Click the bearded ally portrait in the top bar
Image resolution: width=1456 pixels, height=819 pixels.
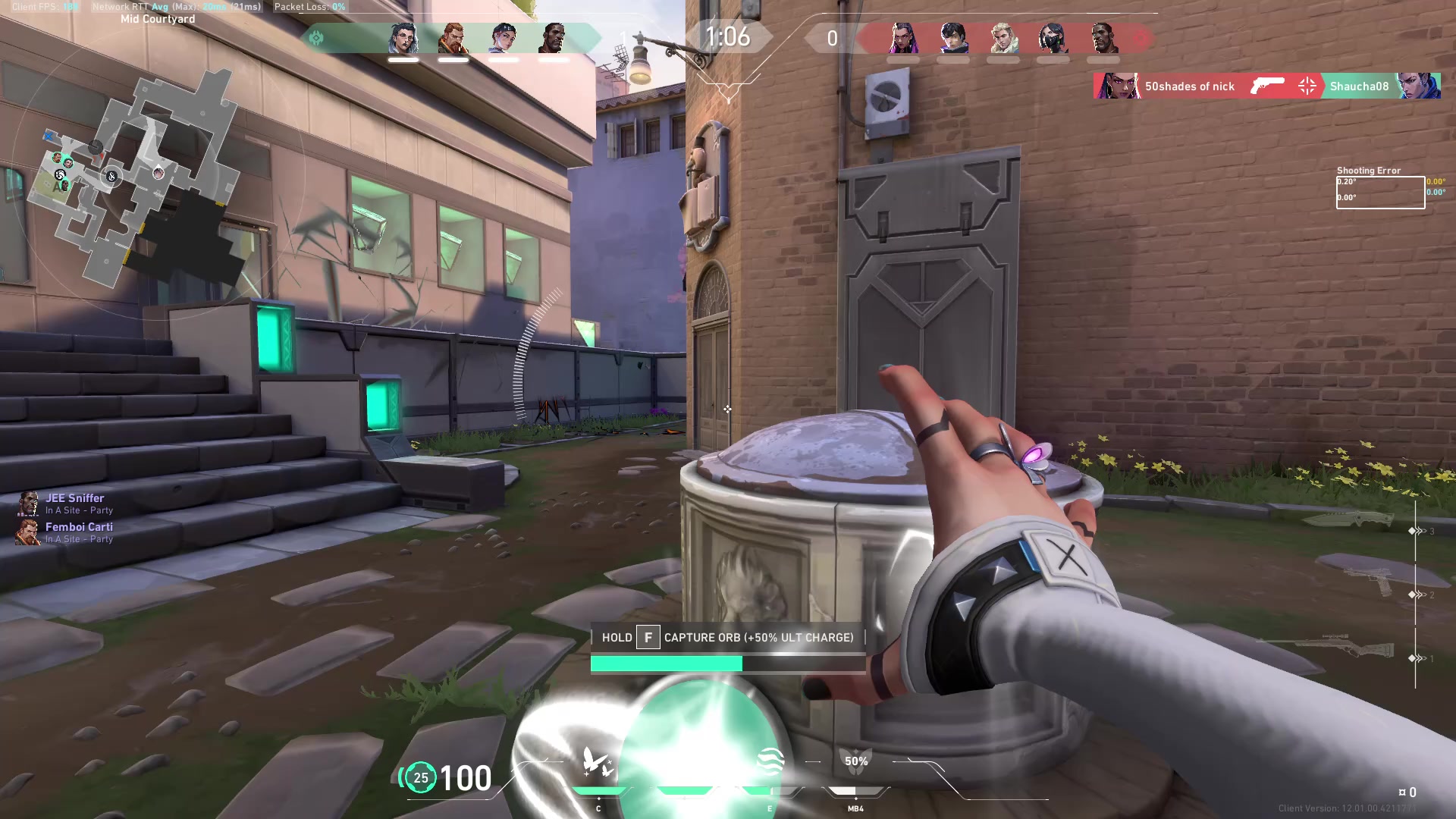tap(453, 38)
